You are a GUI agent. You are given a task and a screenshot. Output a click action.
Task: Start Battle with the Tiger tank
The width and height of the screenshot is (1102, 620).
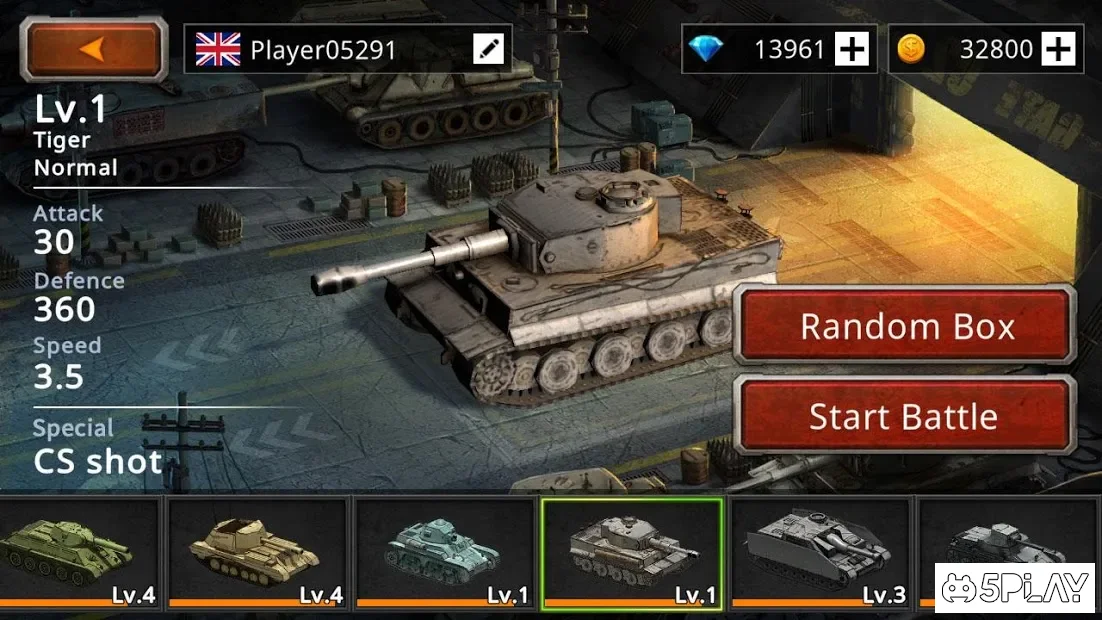point(903,416)
